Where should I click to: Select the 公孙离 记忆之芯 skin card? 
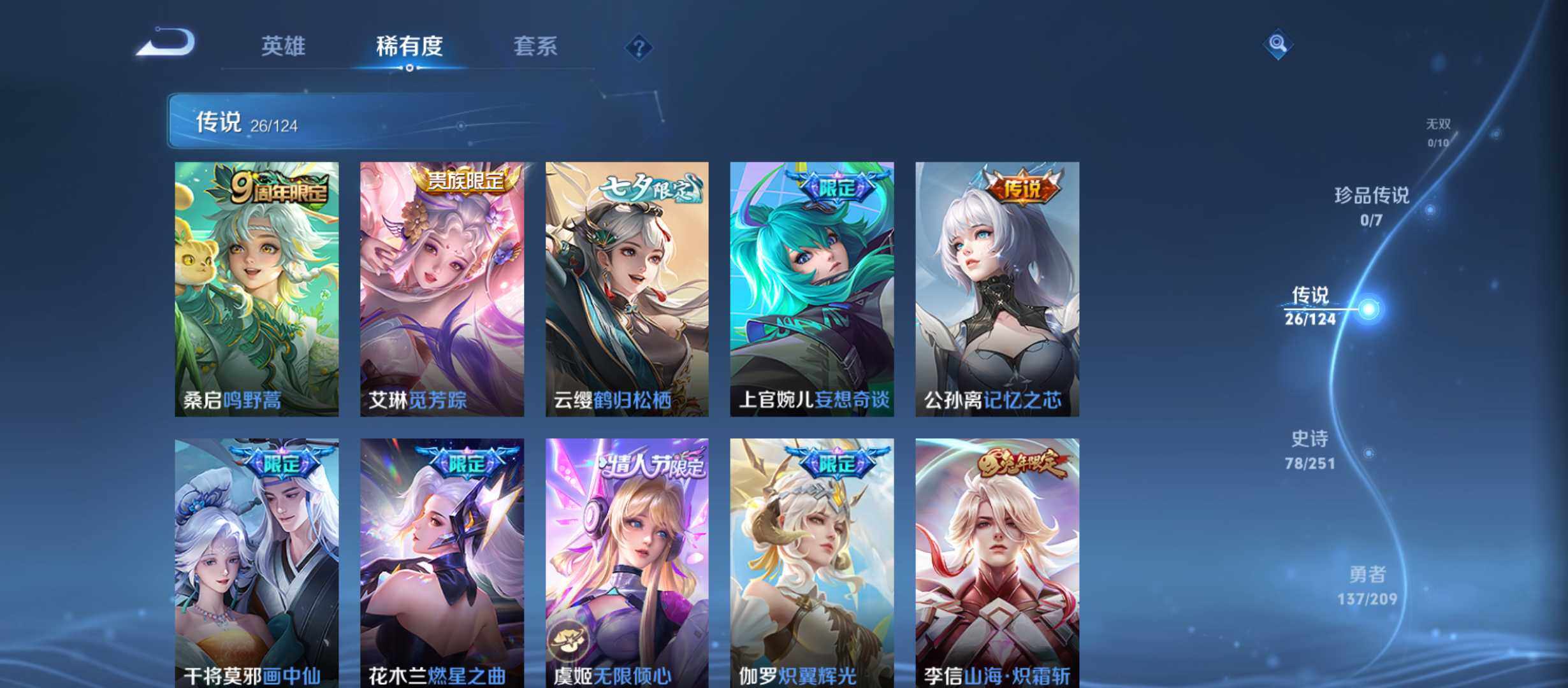click(998, 289)
